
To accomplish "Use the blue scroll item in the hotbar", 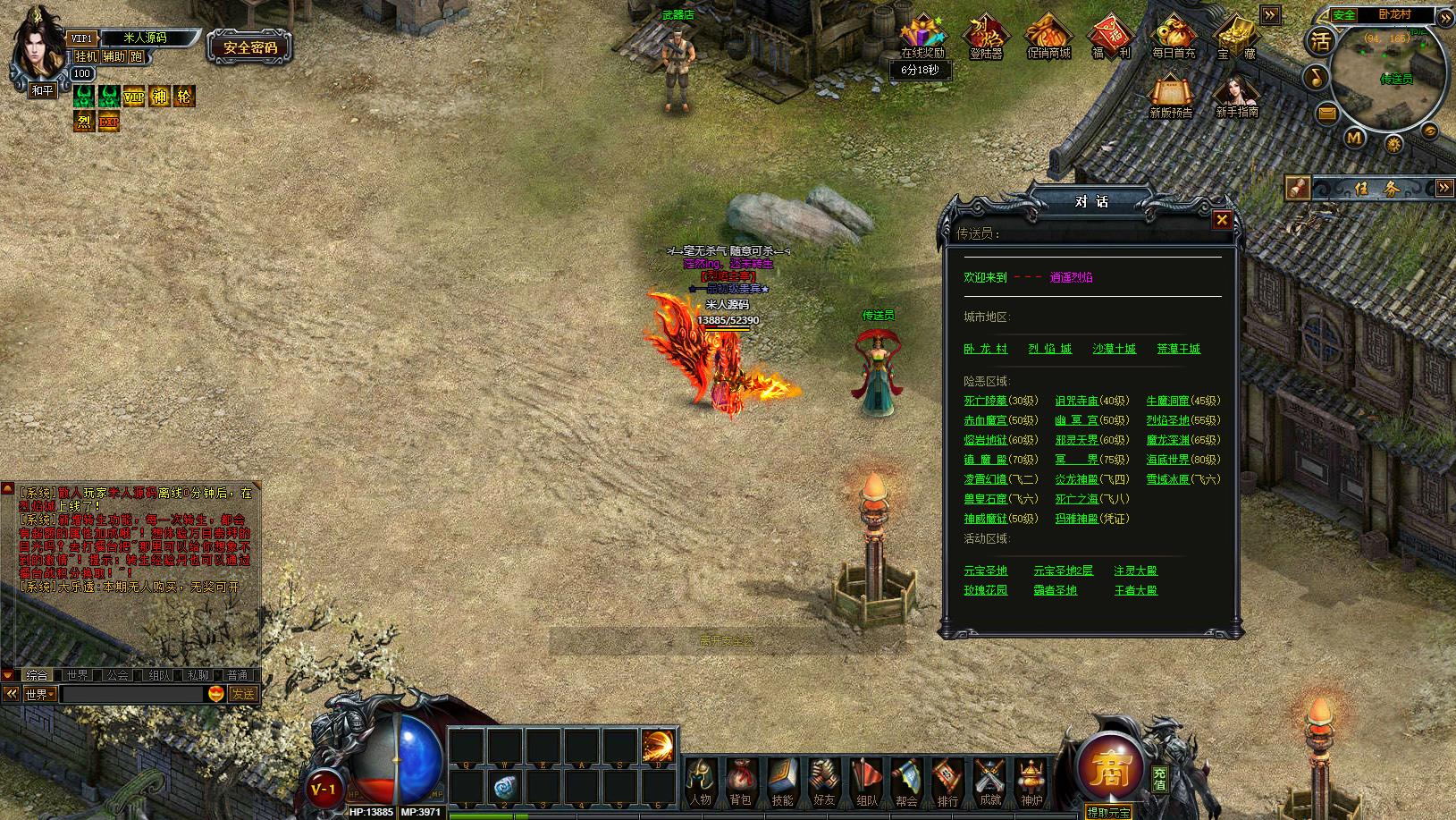I will coord(504,787).
